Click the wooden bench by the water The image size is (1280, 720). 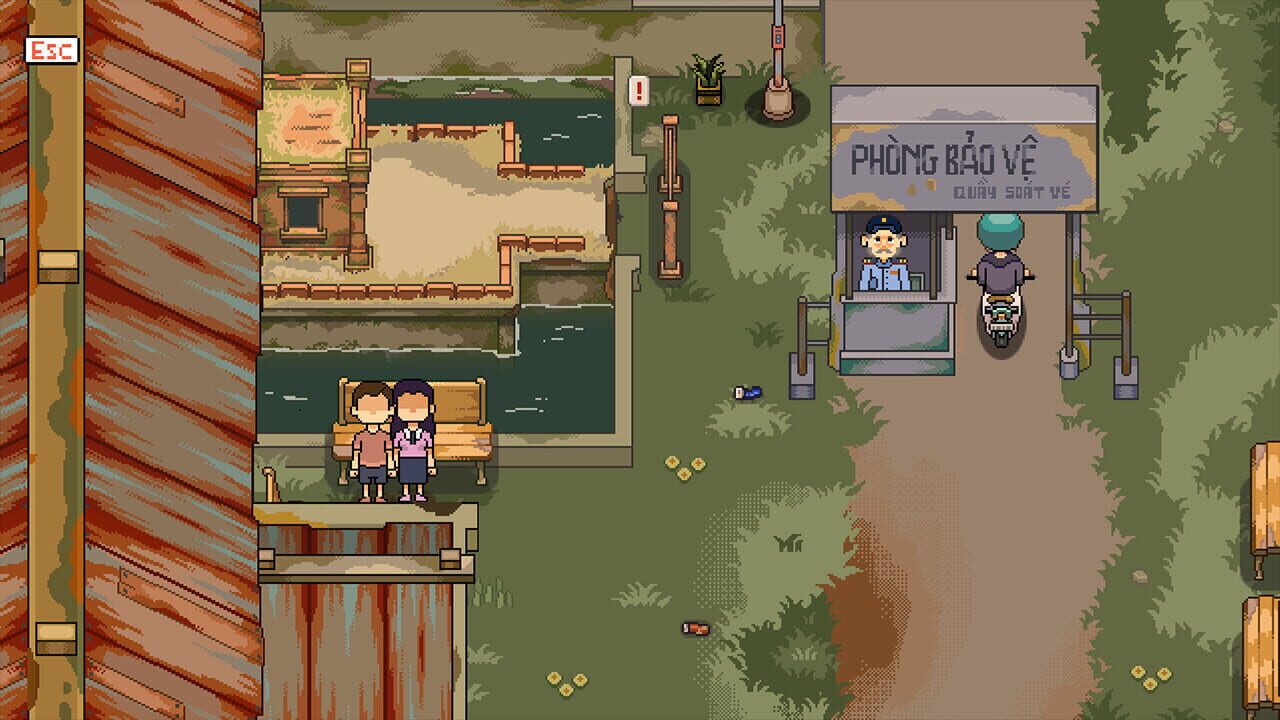(460, 440)
